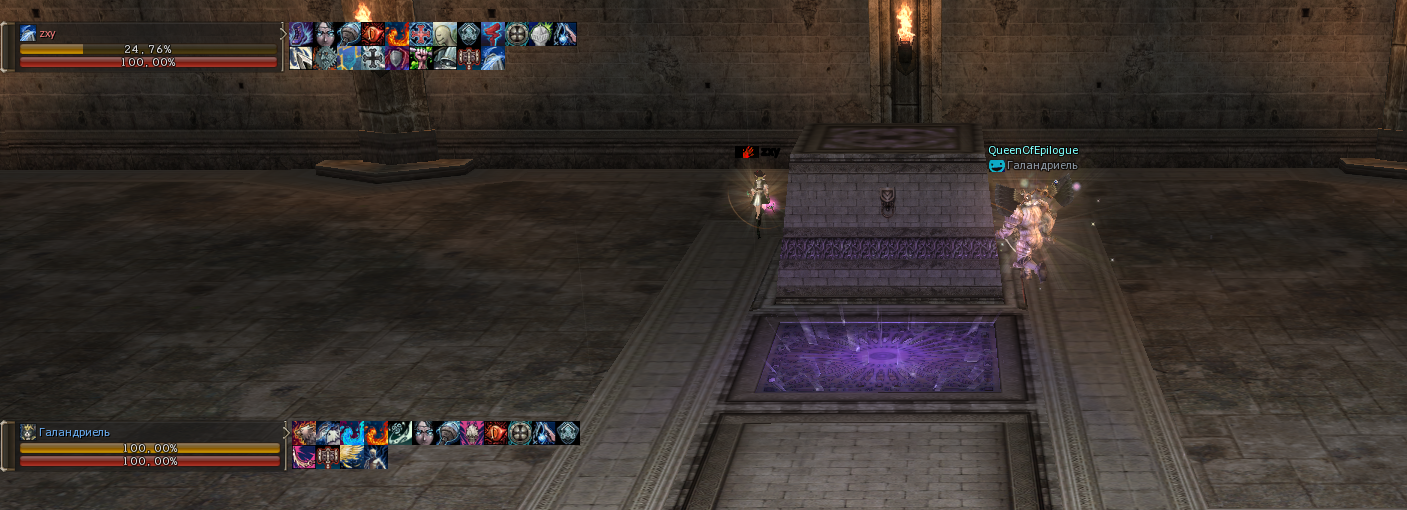Click Галандриель's blue wave swirl buff icon

click(352, 433)
